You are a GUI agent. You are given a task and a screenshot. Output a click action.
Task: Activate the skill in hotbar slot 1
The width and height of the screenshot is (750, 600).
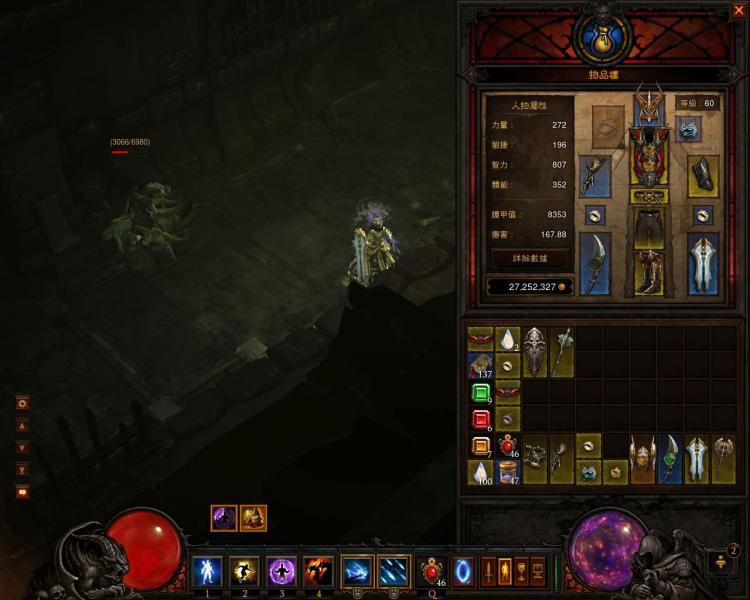(x=207, y=571)
